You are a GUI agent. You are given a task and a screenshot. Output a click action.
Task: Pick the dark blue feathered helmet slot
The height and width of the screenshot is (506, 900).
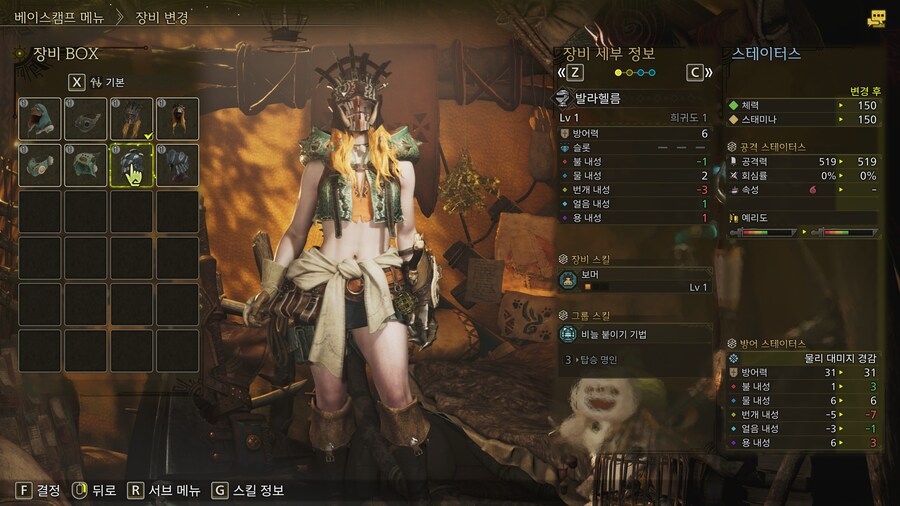177,165
